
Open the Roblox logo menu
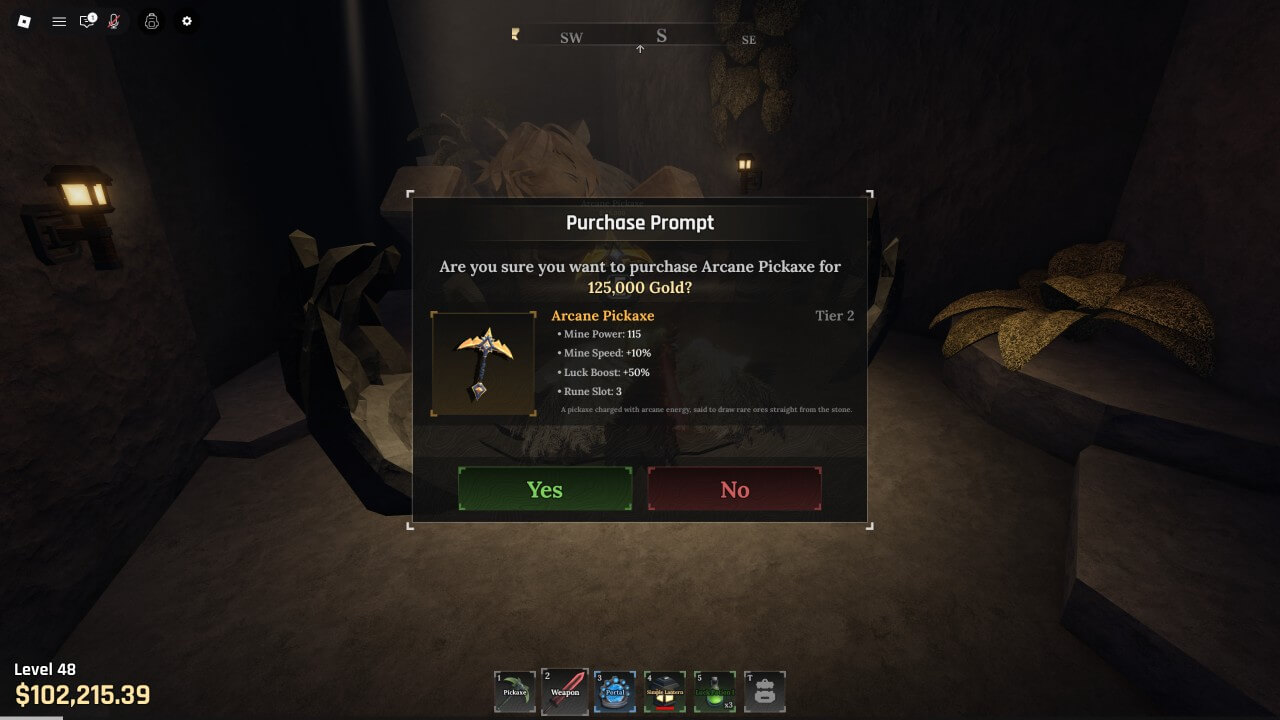click(25, 21)
